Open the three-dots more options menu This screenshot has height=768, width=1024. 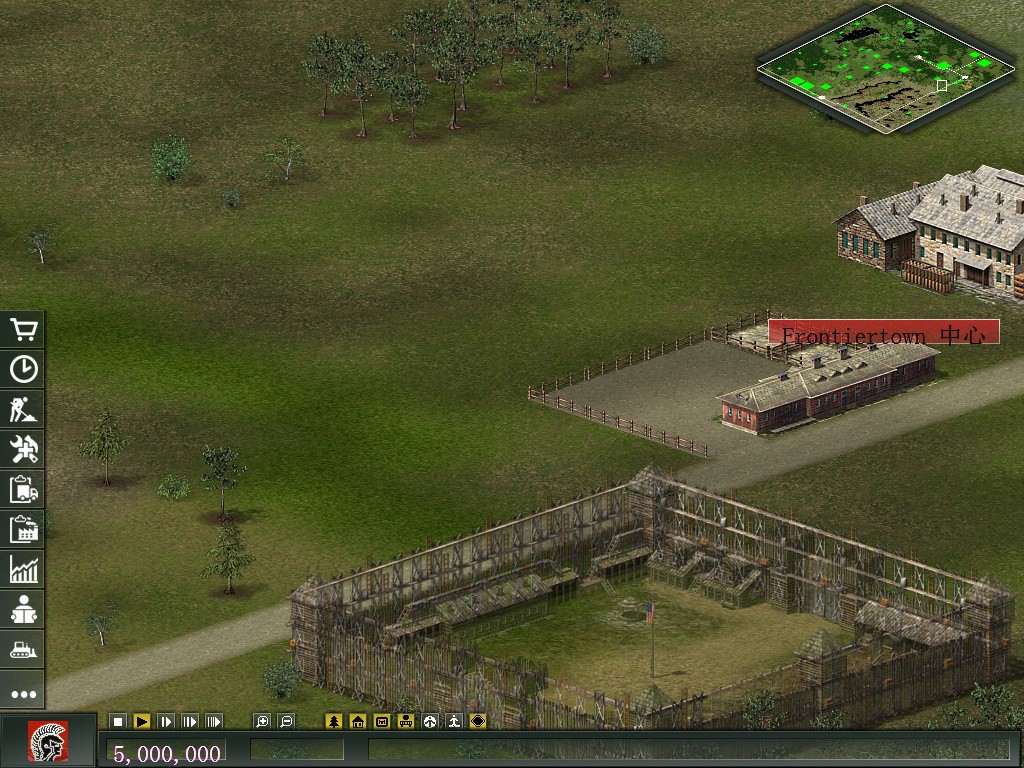[23, 693]
